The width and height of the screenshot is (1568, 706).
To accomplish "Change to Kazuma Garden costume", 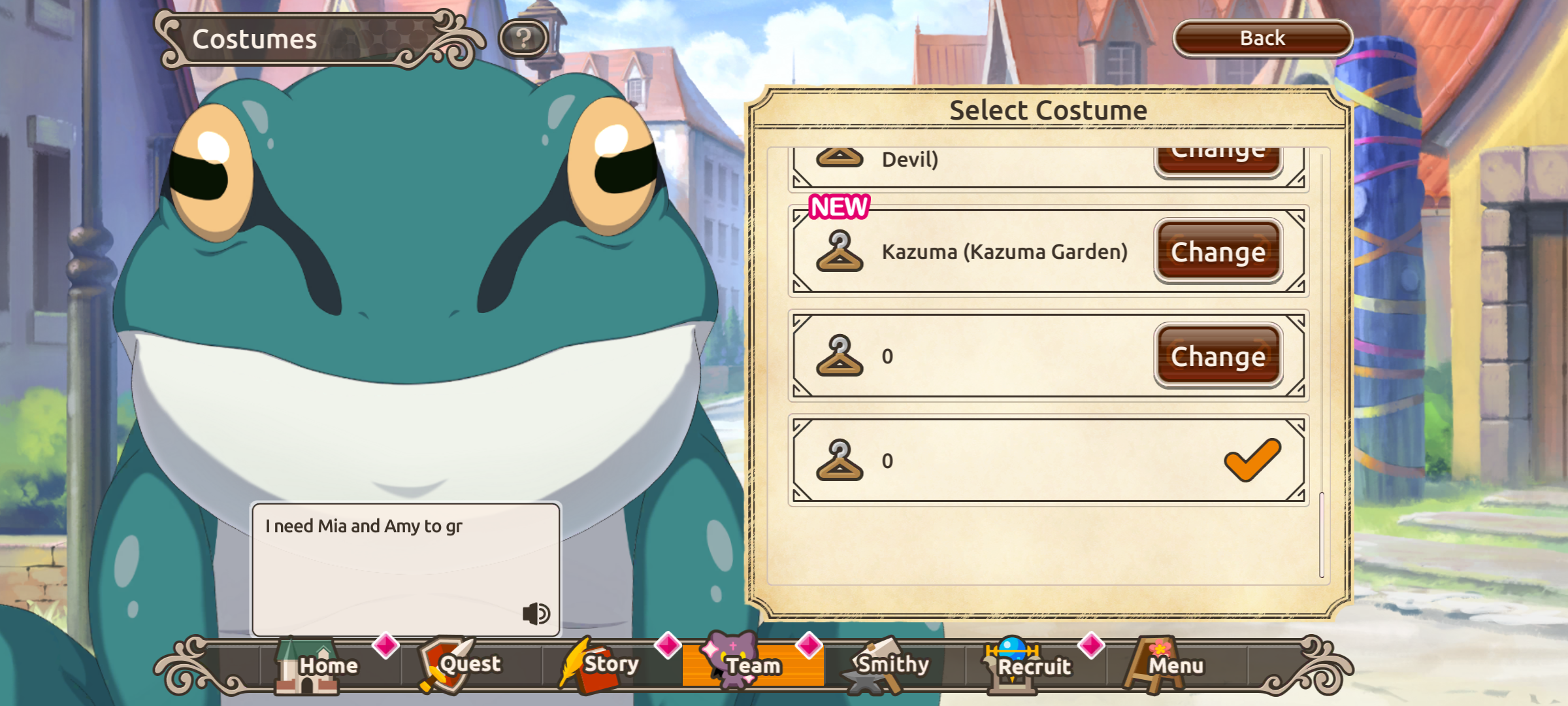I will pos(1218,252).
